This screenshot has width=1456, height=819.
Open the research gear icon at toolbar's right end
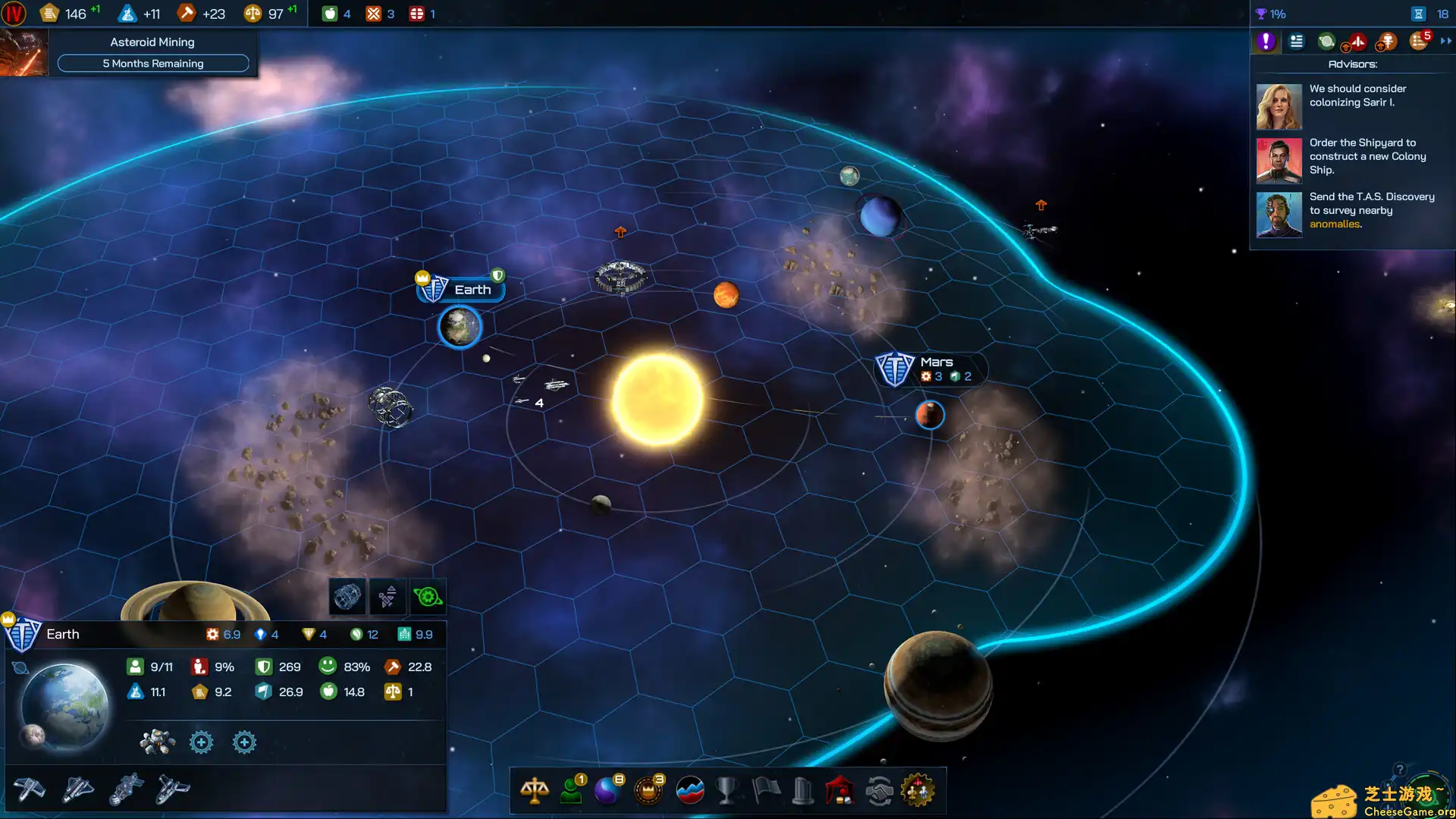tap(919, 790)
